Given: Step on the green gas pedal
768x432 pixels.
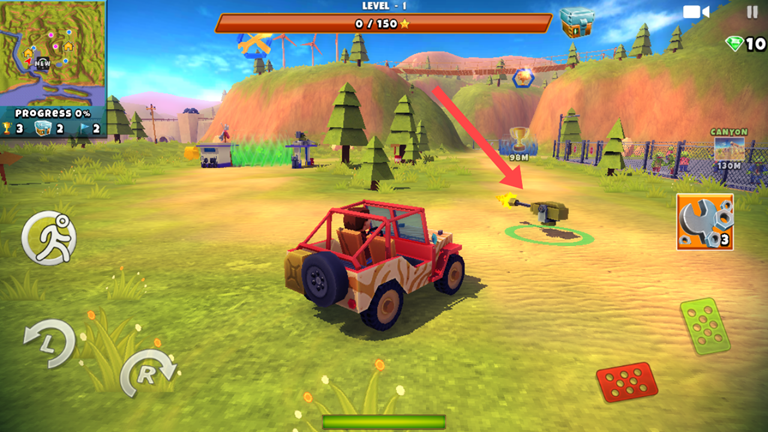Looking at the screenshot, I should tap(705, 326).
